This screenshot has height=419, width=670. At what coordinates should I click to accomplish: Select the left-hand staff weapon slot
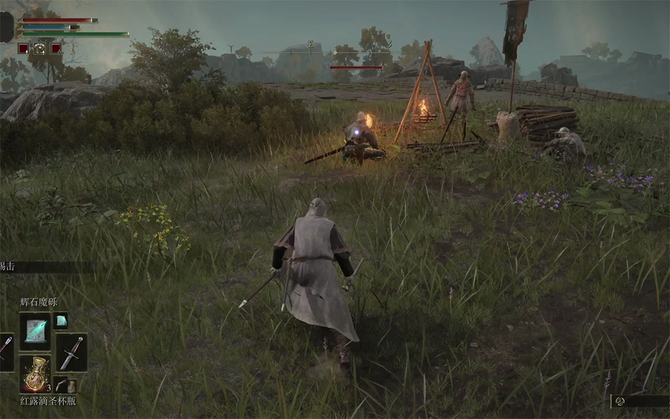click(x=6, y=352)
